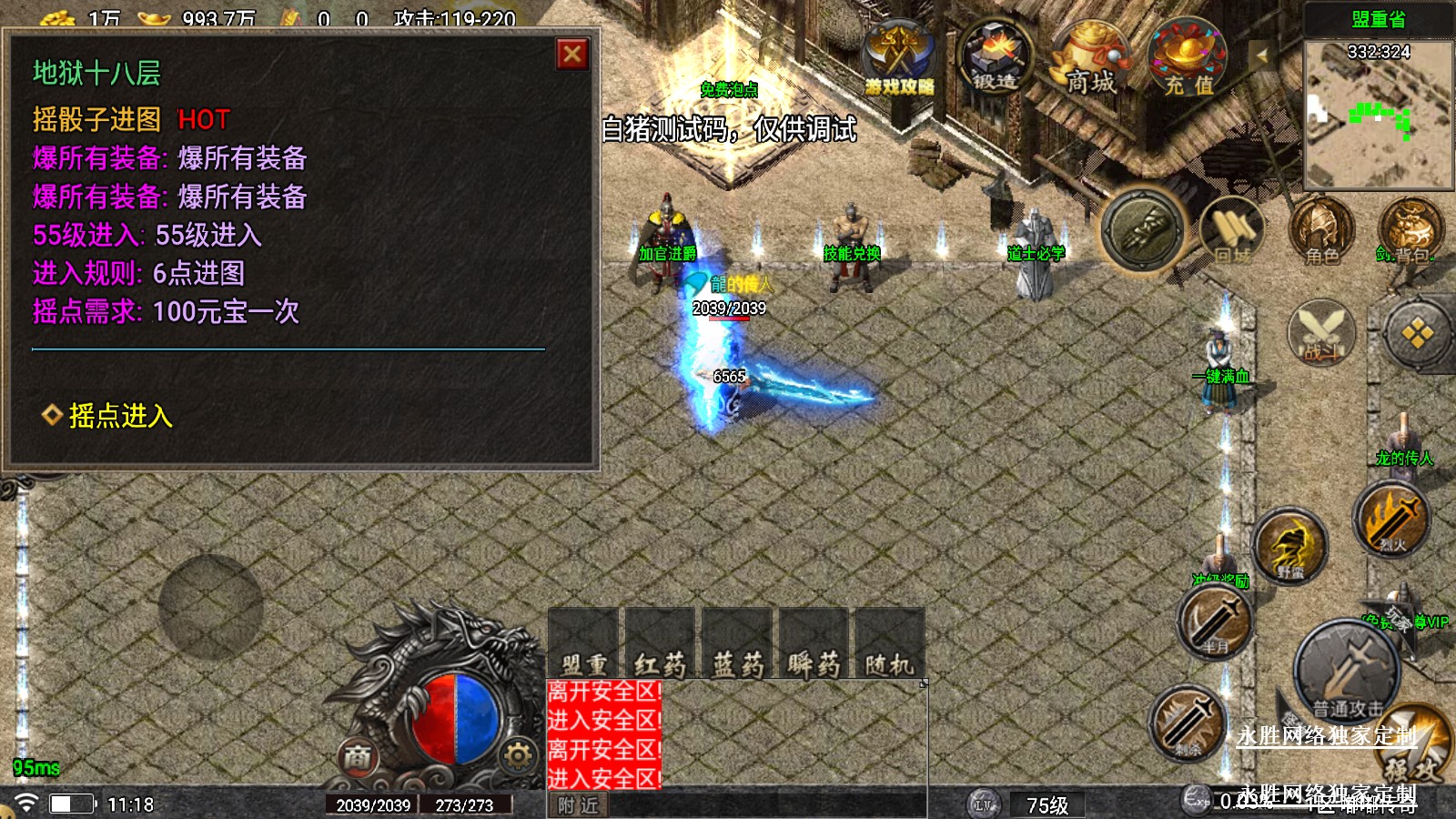Activate the 野蛮 charge skill

click(x=1290, y=546)
